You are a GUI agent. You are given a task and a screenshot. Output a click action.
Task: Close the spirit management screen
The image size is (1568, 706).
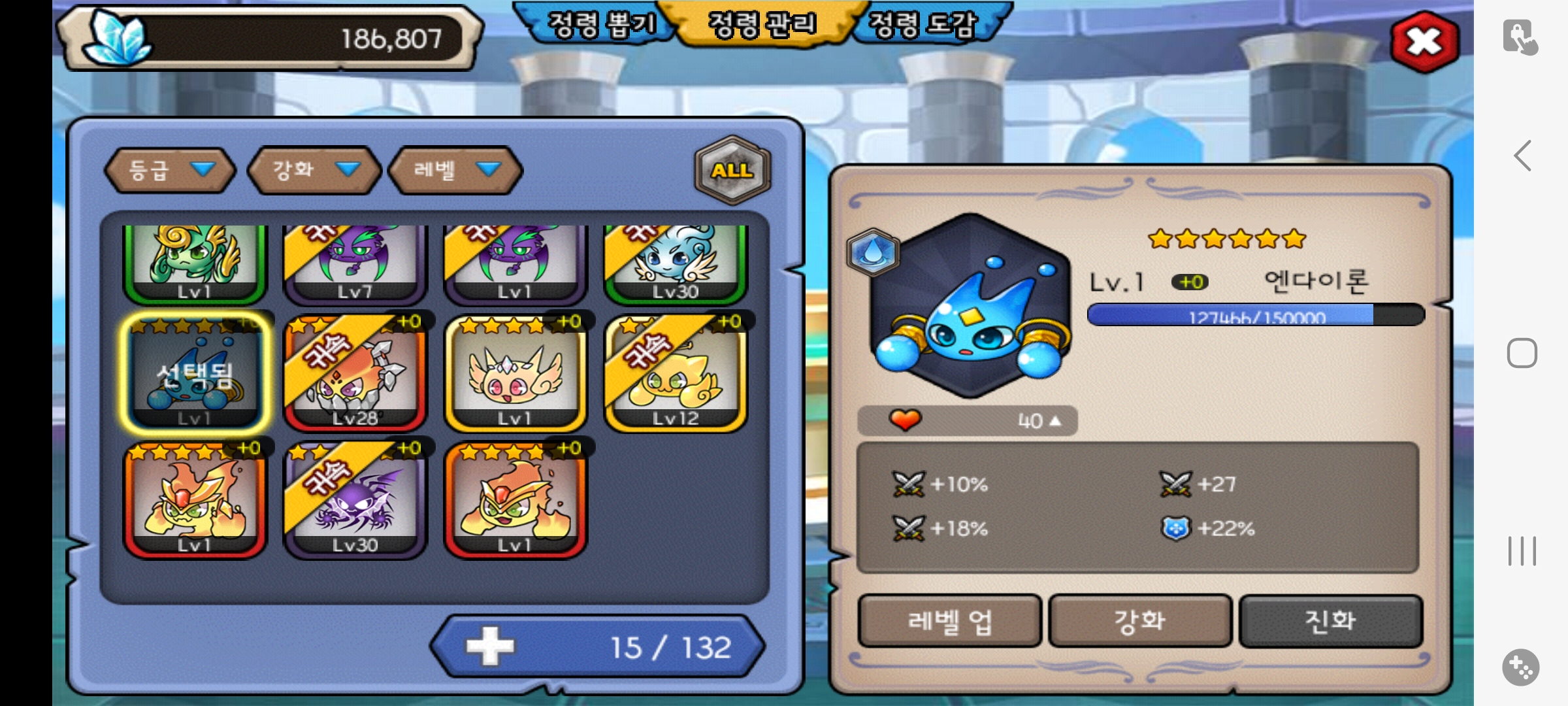click(x=1424, y=42)
